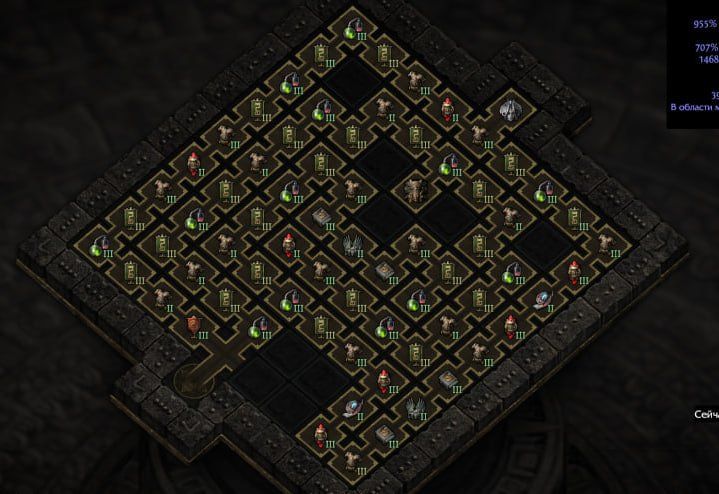Choose the grey stone head room

click(510, 110)
